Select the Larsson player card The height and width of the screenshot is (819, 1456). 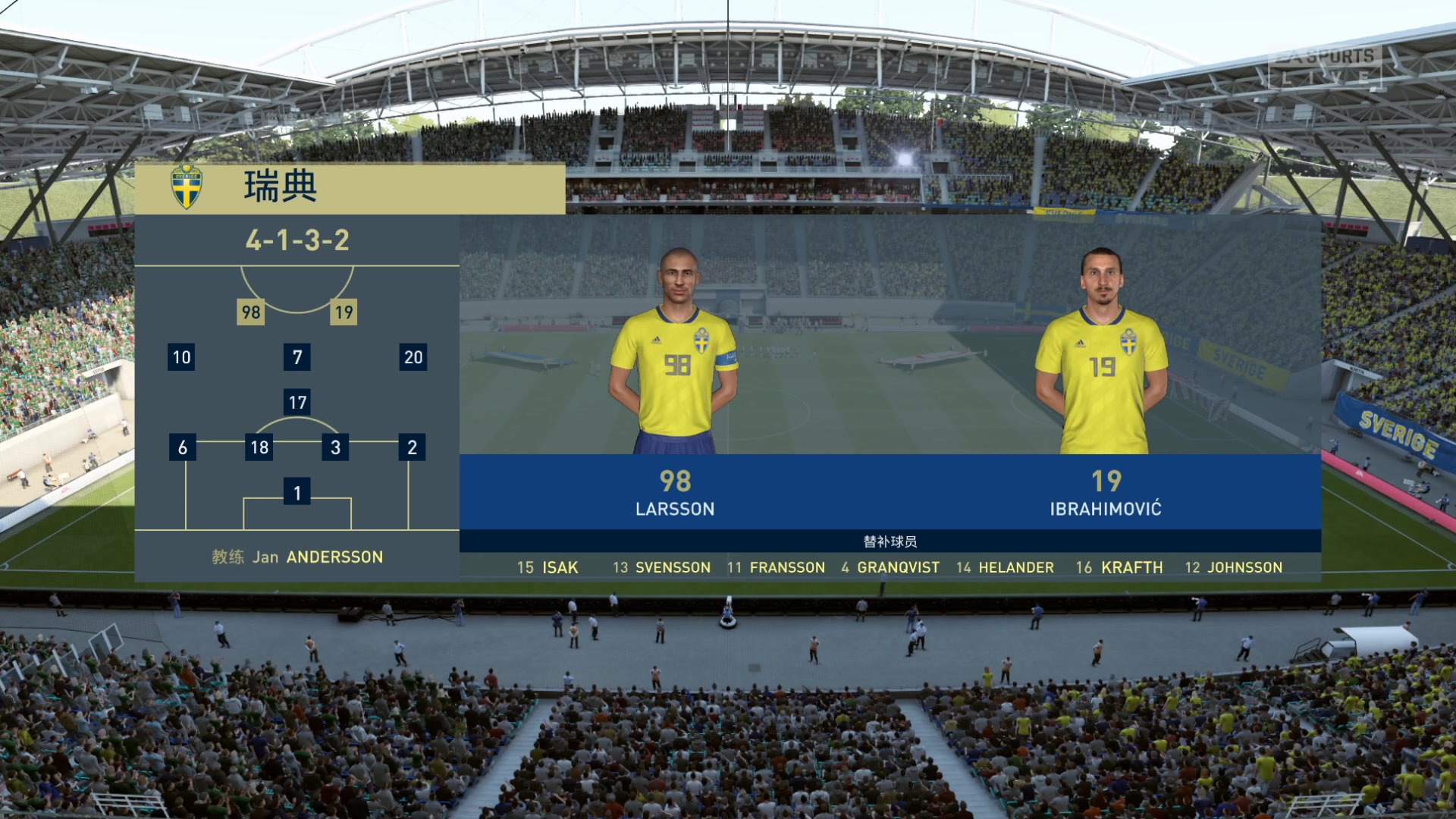point(675,379)
